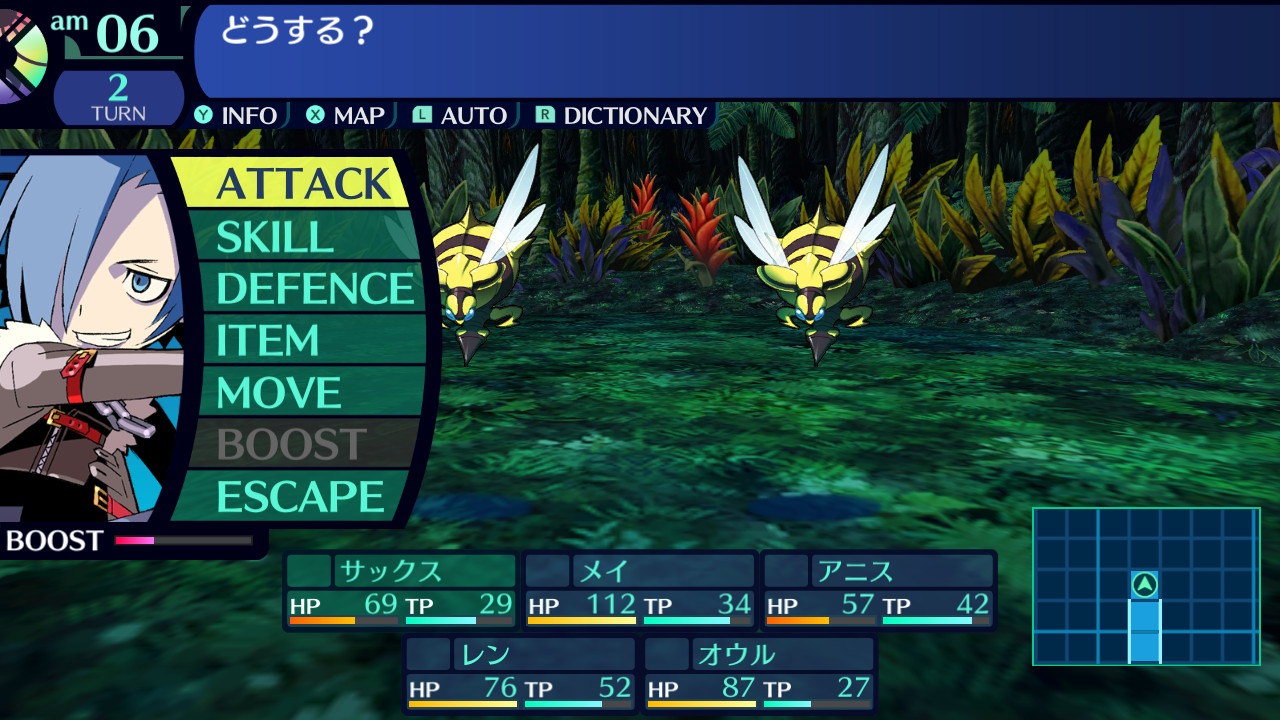Screen dimensions: 1280x720
Task: Select party member オウル status panel
Action: point(759,673)
